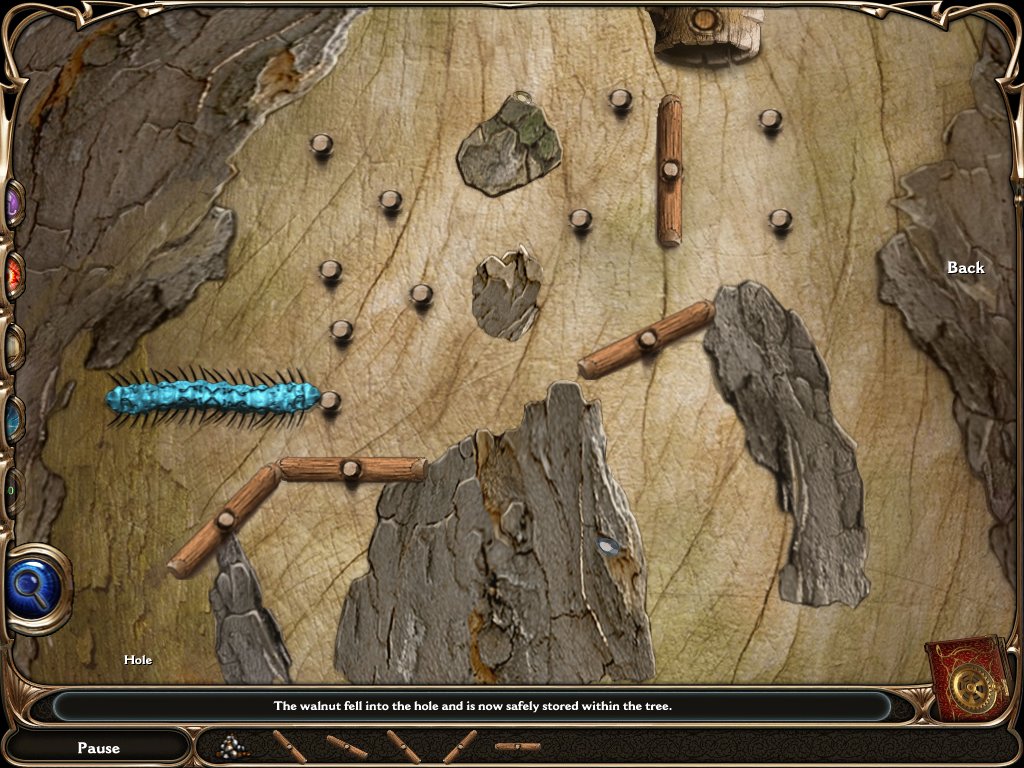Open the Pause menu
Screen dimensions: 1024x768
coord(98,747)
